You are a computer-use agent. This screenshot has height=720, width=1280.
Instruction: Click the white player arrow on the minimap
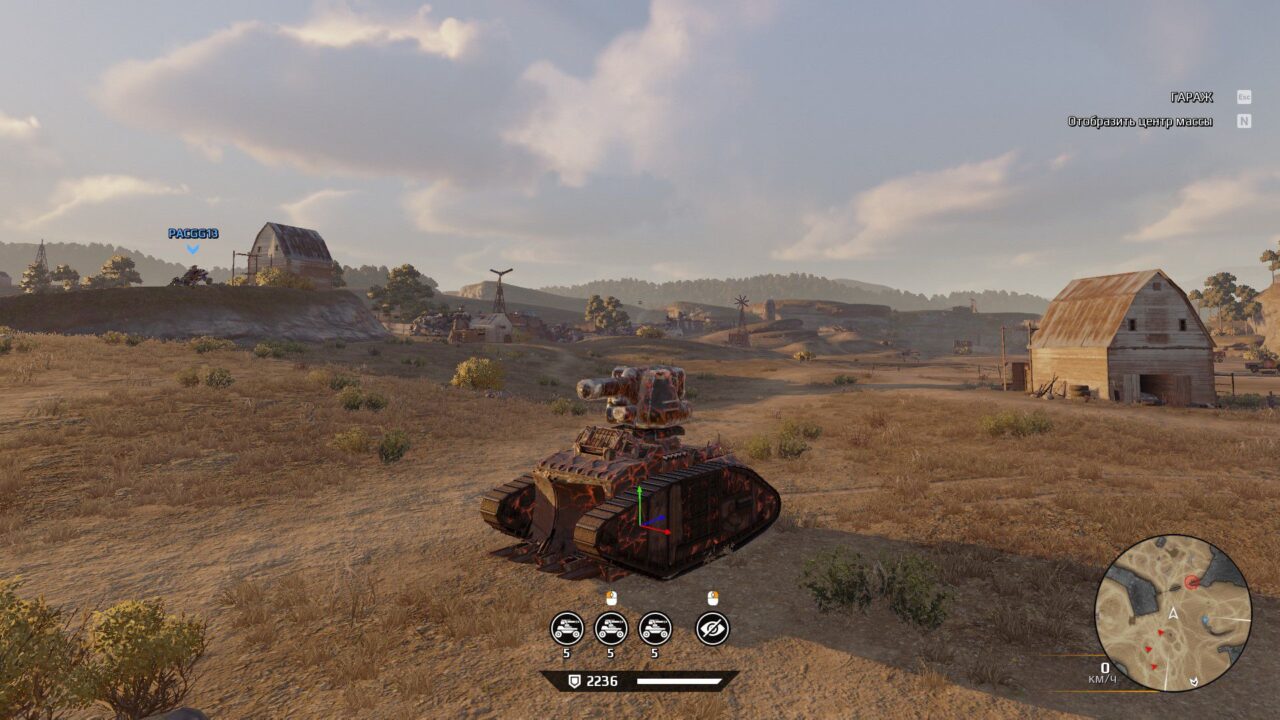(x=1172, y=611)
